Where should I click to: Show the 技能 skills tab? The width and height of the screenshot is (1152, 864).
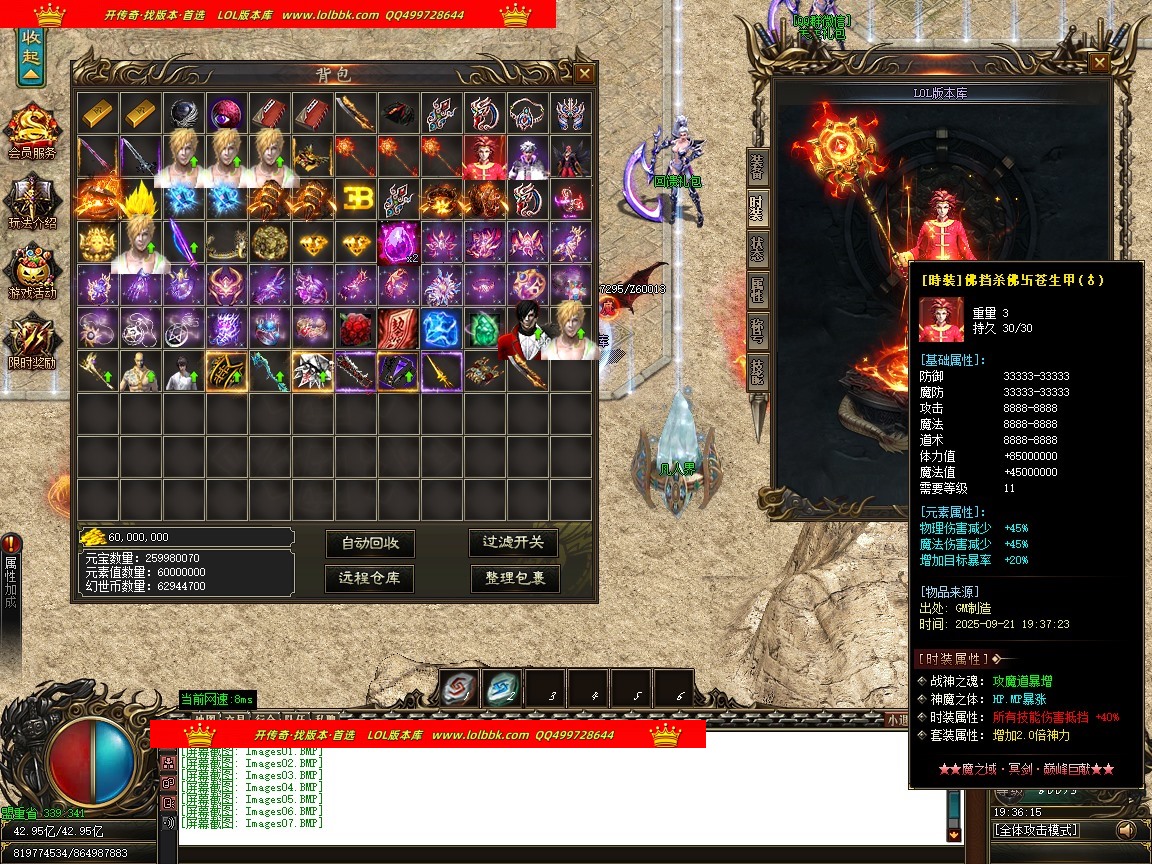tap(758, 371)
